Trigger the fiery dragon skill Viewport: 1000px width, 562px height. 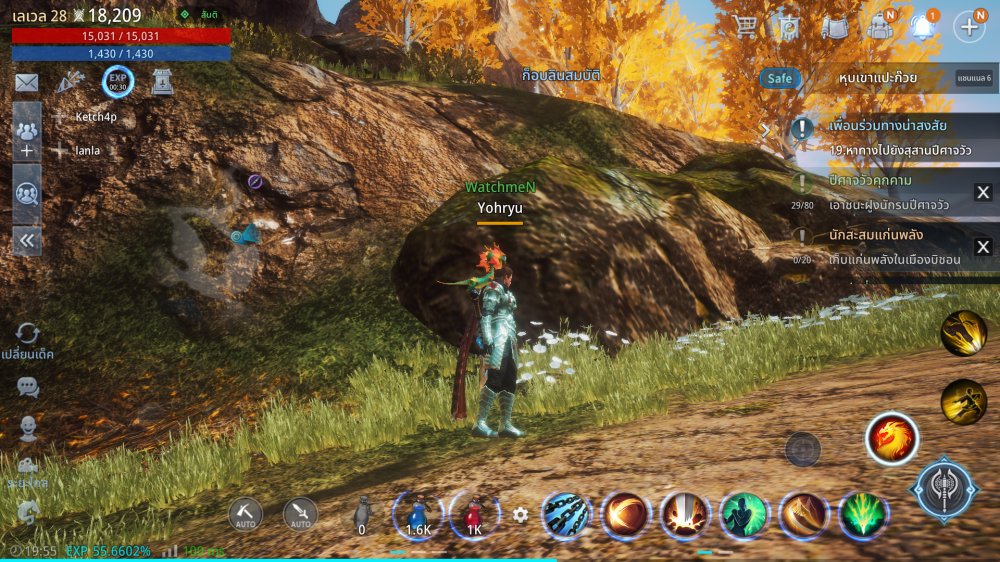tap(891, 439)
